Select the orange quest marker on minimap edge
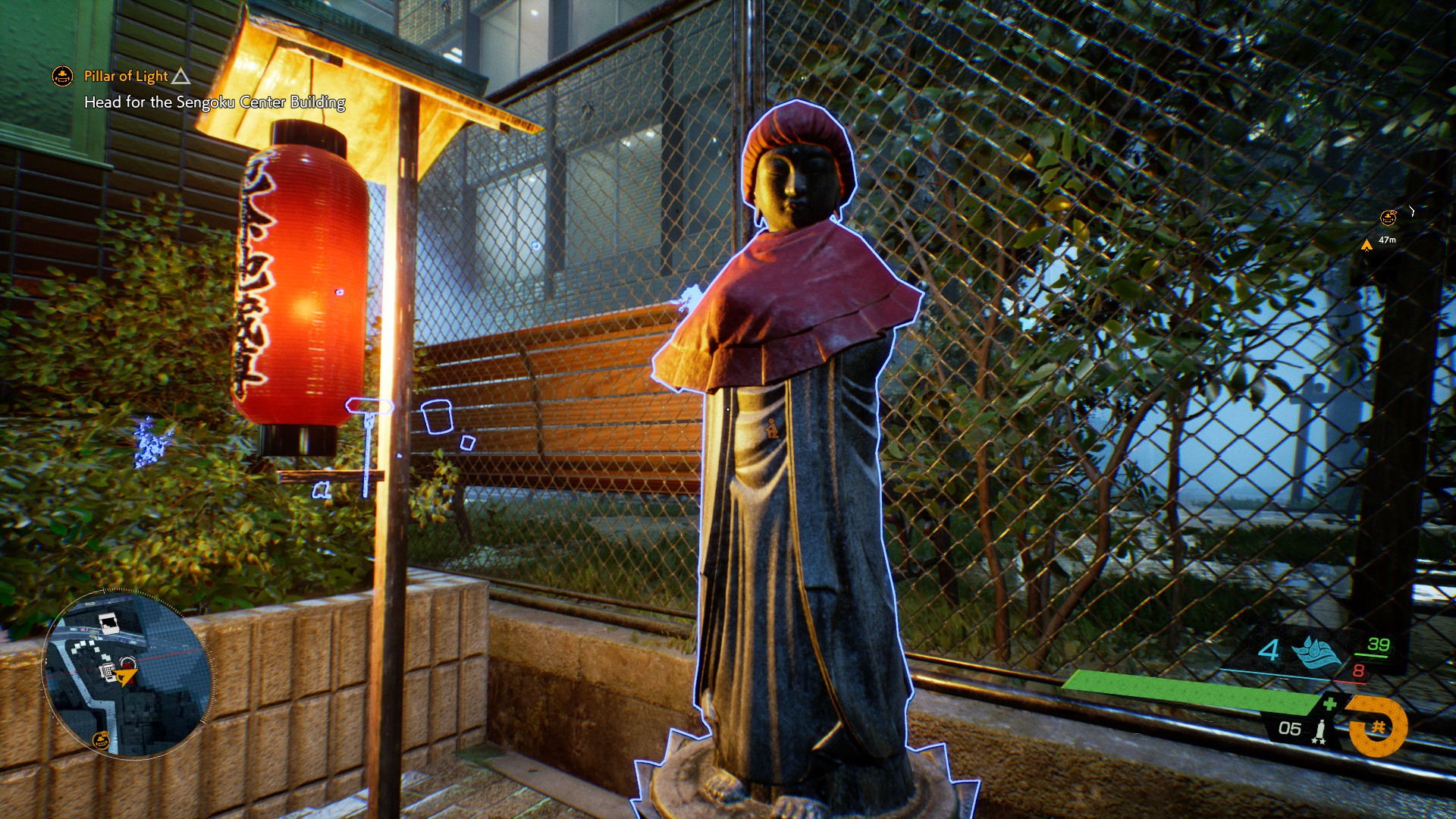 [x=101, y=739]
